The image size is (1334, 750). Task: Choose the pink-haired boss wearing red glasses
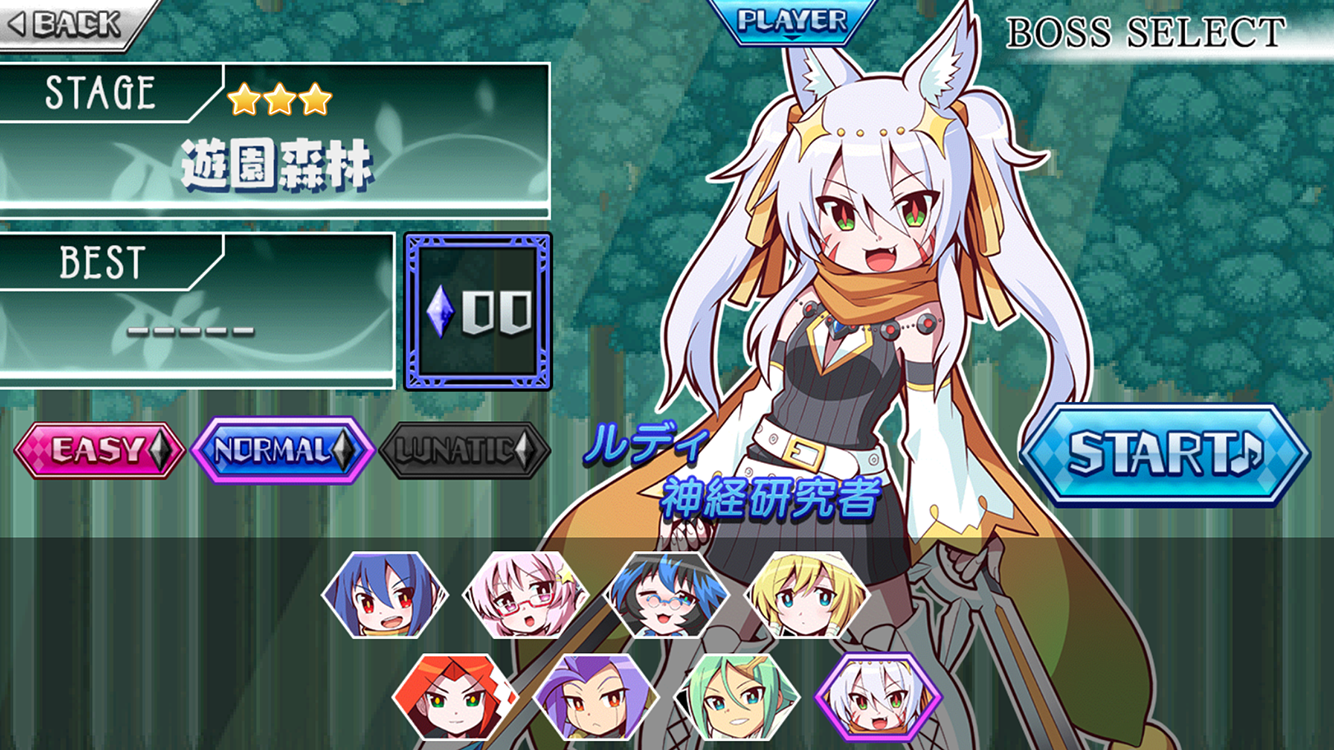pos(525,599)
